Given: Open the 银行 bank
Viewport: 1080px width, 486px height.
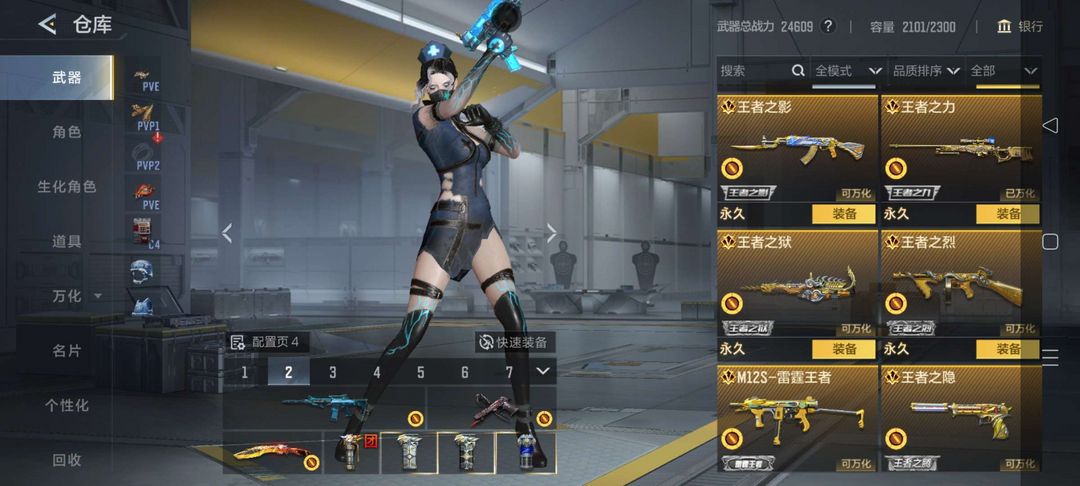Looking at the screenshot, I should click(x=1019, y=26).
